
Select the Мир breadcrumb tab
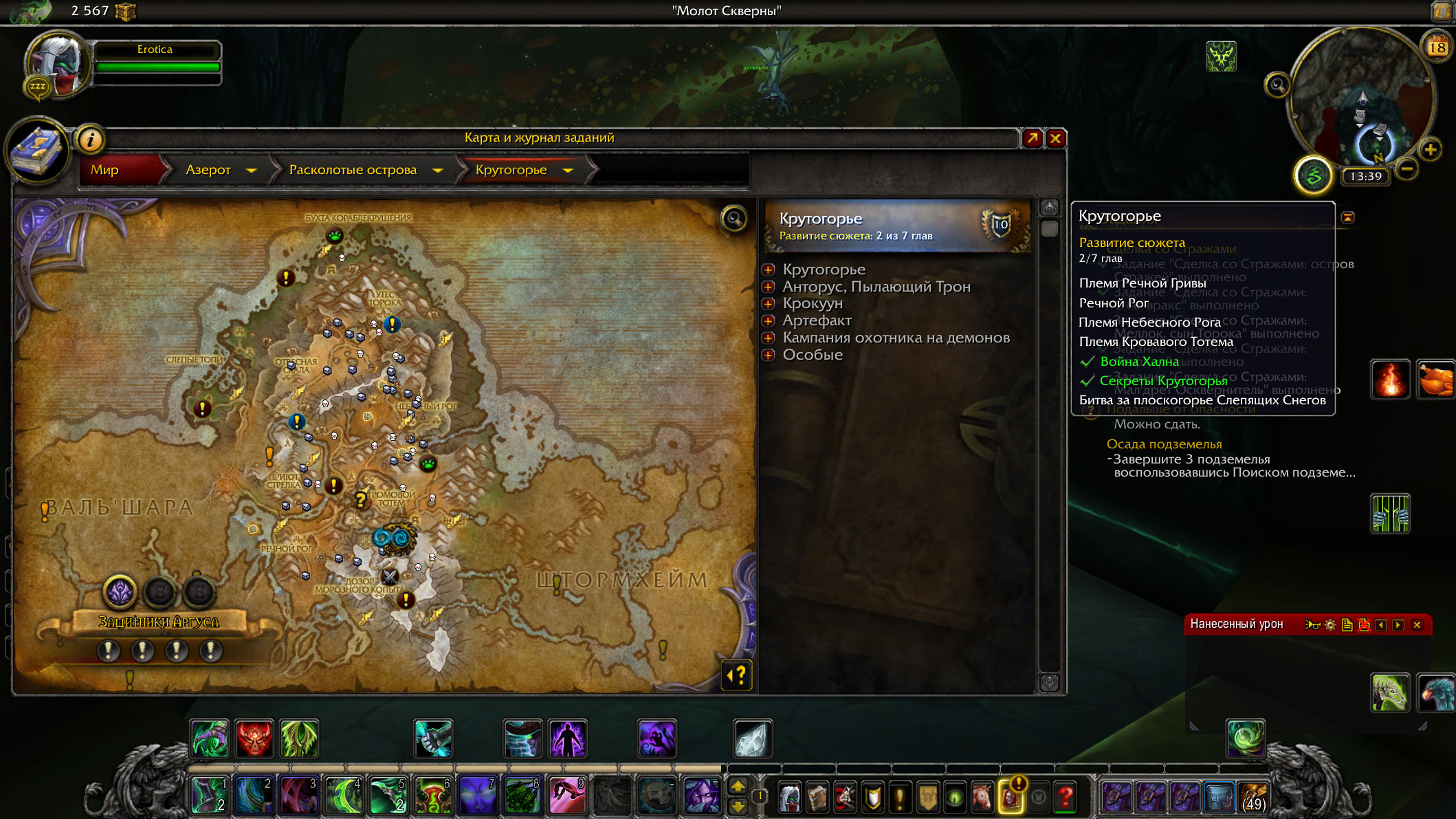tap(105, 170)
